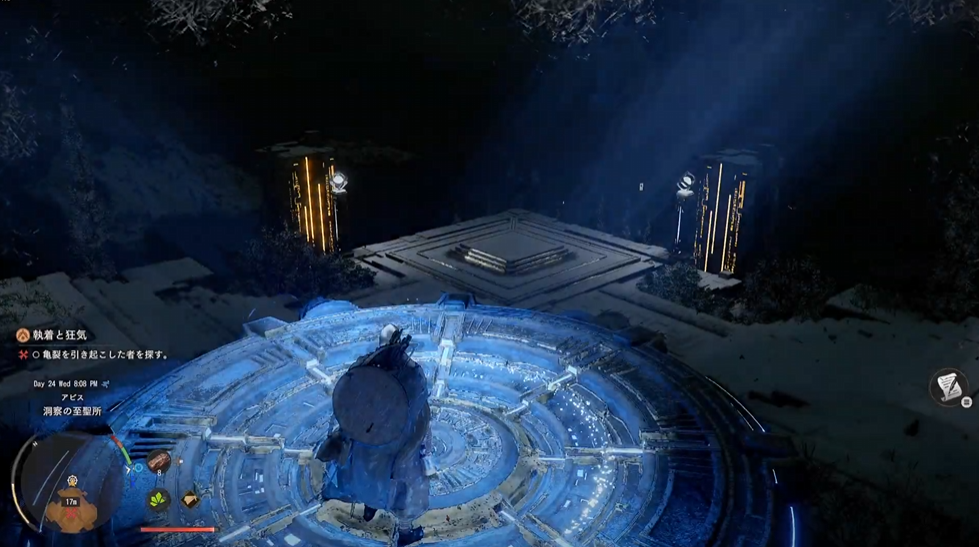This screenshot has height=547, width=979.
Task: Select the orange diamond tool icon
Action: point(189,499)
